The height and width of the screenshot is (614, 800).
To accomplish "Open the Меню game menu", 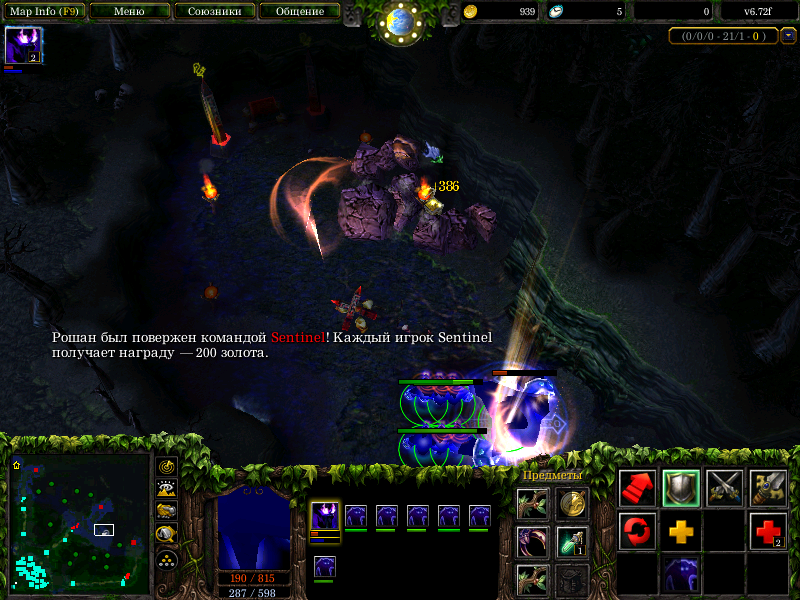I will tap(129, 12).
